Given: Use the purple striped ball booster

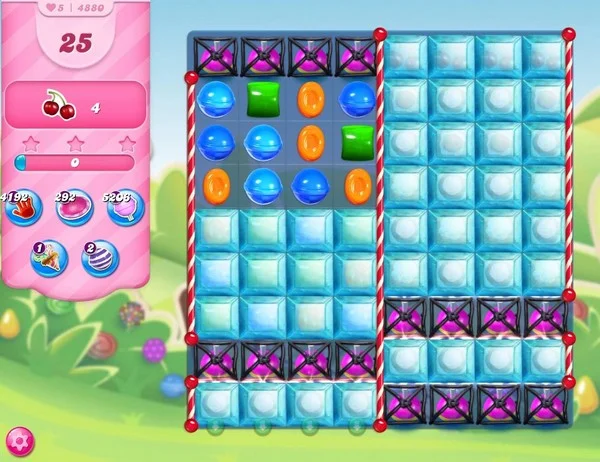Looking at the screenshot, I should coord(100,258).
